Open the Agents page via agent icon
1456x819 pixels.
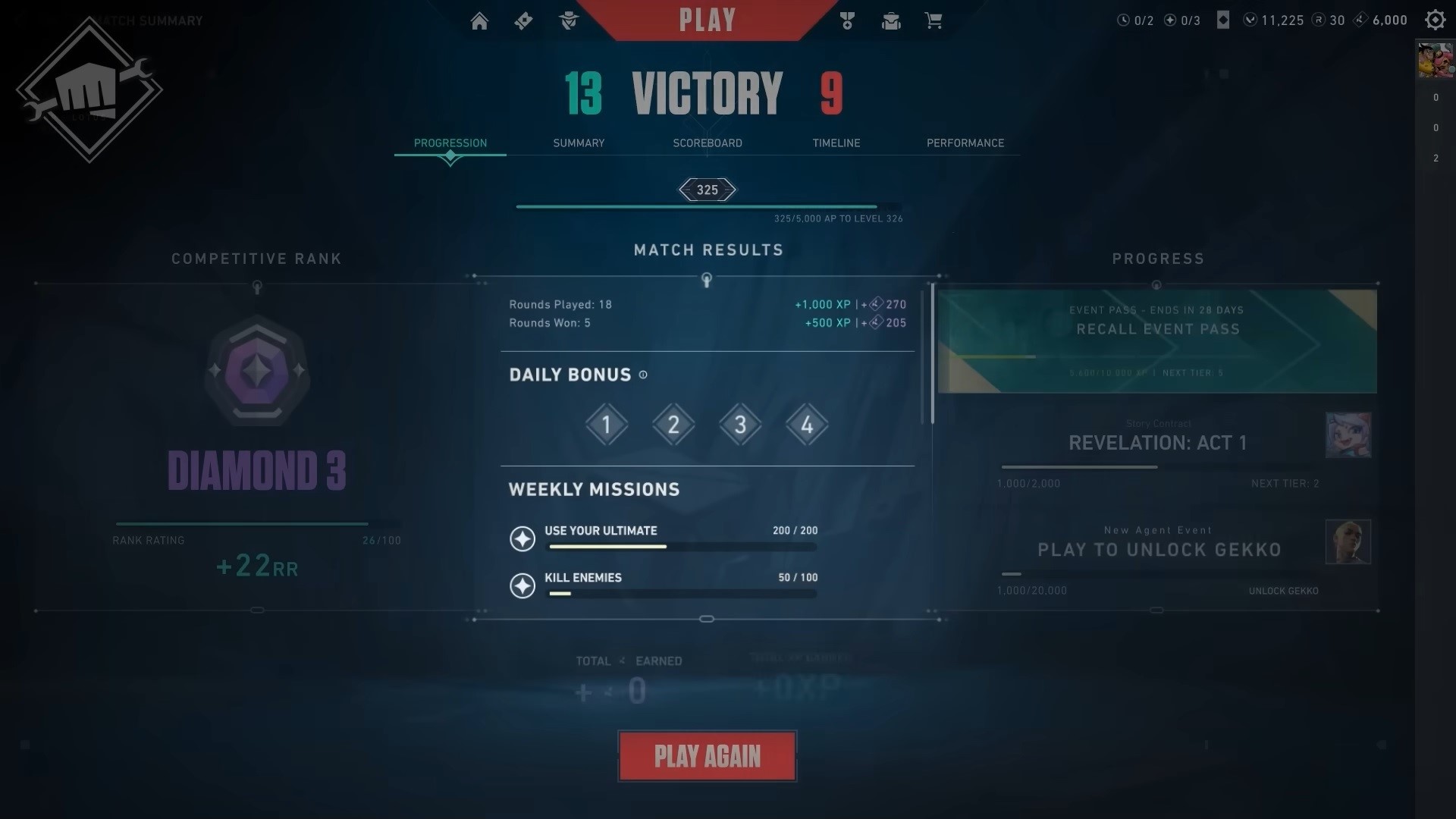pyautogui.click(x=569, y=20)
